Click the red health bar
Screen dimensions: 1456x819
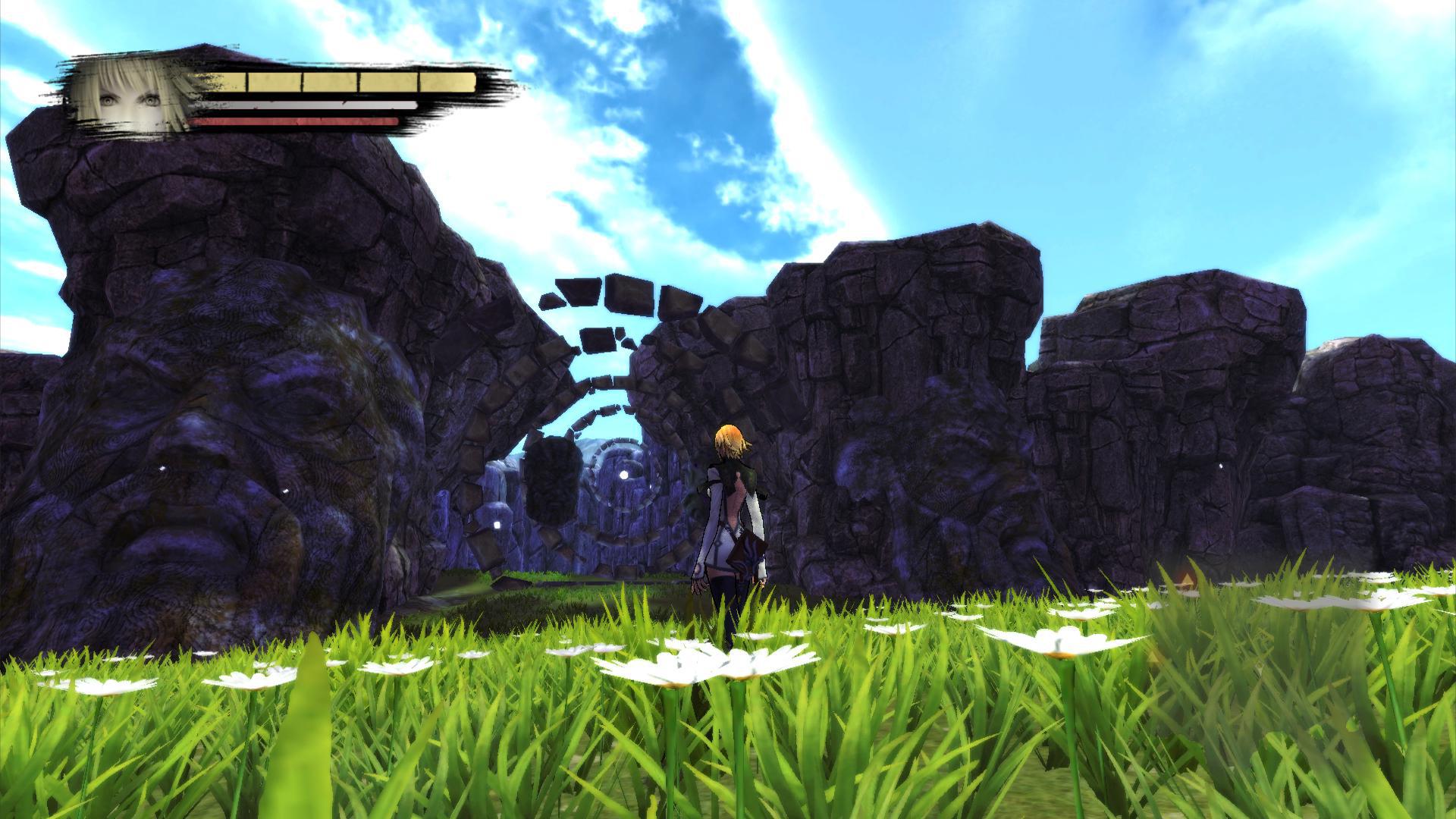point(296,121)
